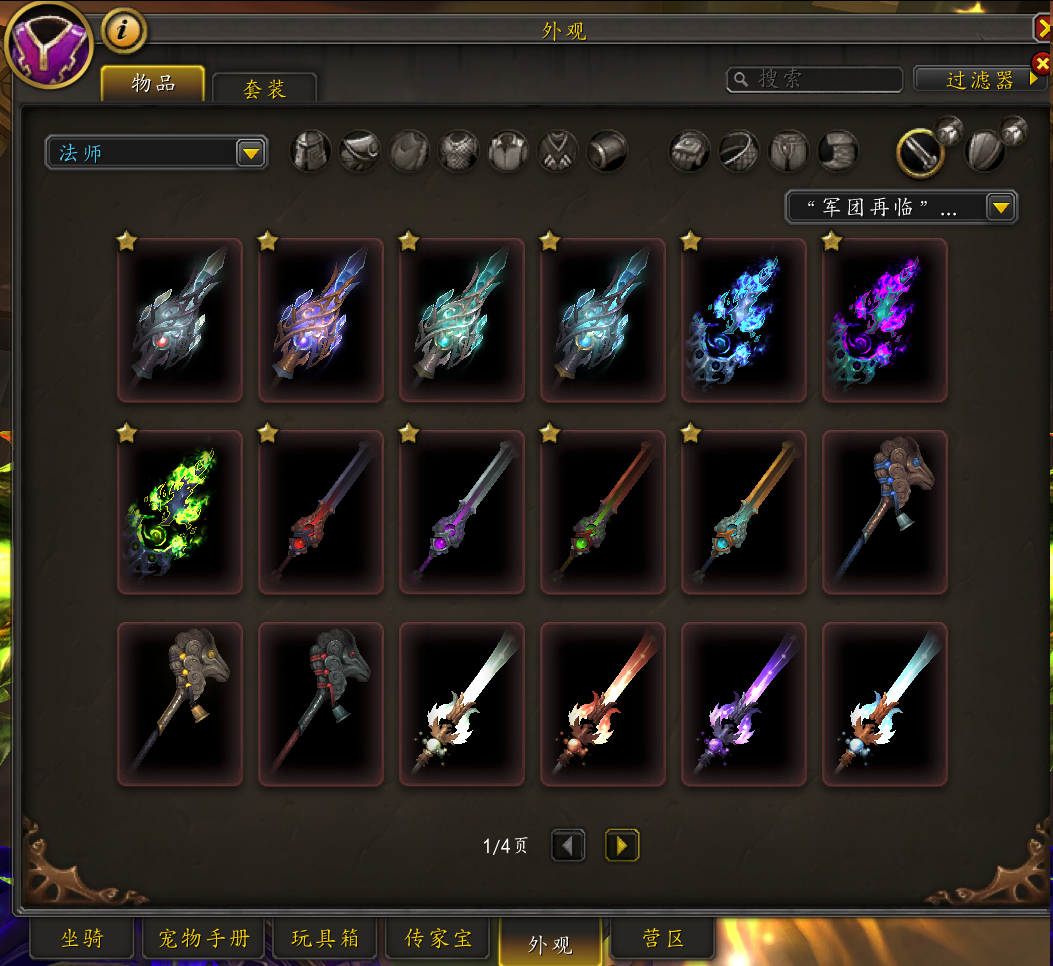This screenshot has height=966, width=1053.
Task: Select the main-hand weapon slot icon
Action: click(x=920, y=152)
